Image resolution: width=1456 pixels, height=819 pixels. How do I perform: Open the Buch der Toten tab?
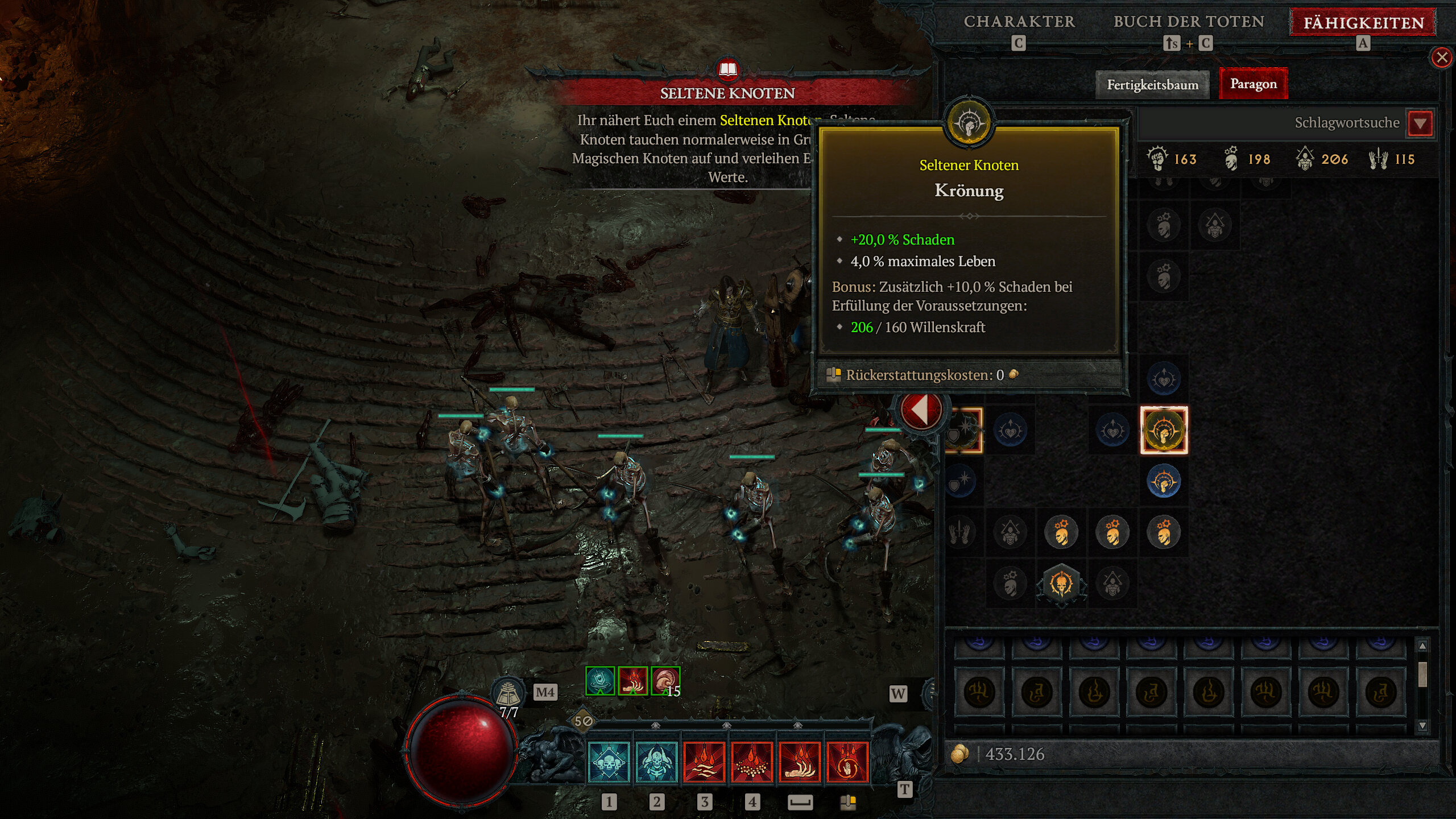tap(1189, 22)
